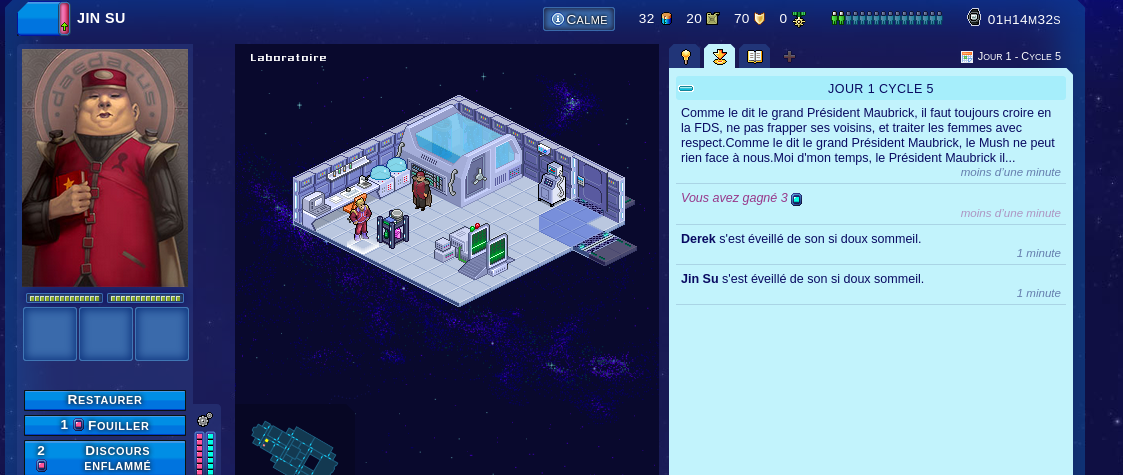Select the room log tab with arrow icon
1123x475 pixels.
719,57
